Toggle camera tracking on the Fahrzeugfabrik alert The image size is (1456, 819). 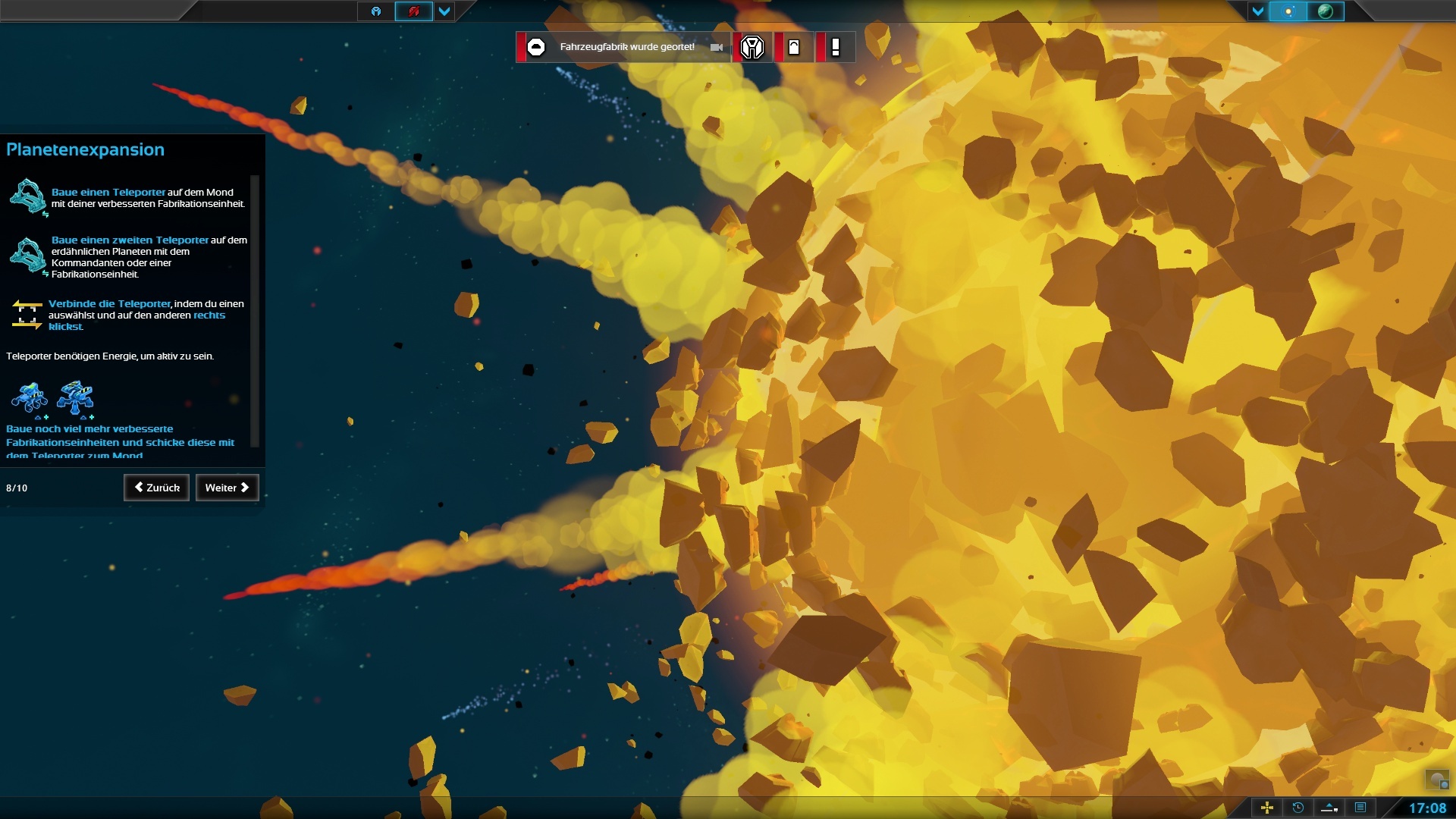coord(716,47)
